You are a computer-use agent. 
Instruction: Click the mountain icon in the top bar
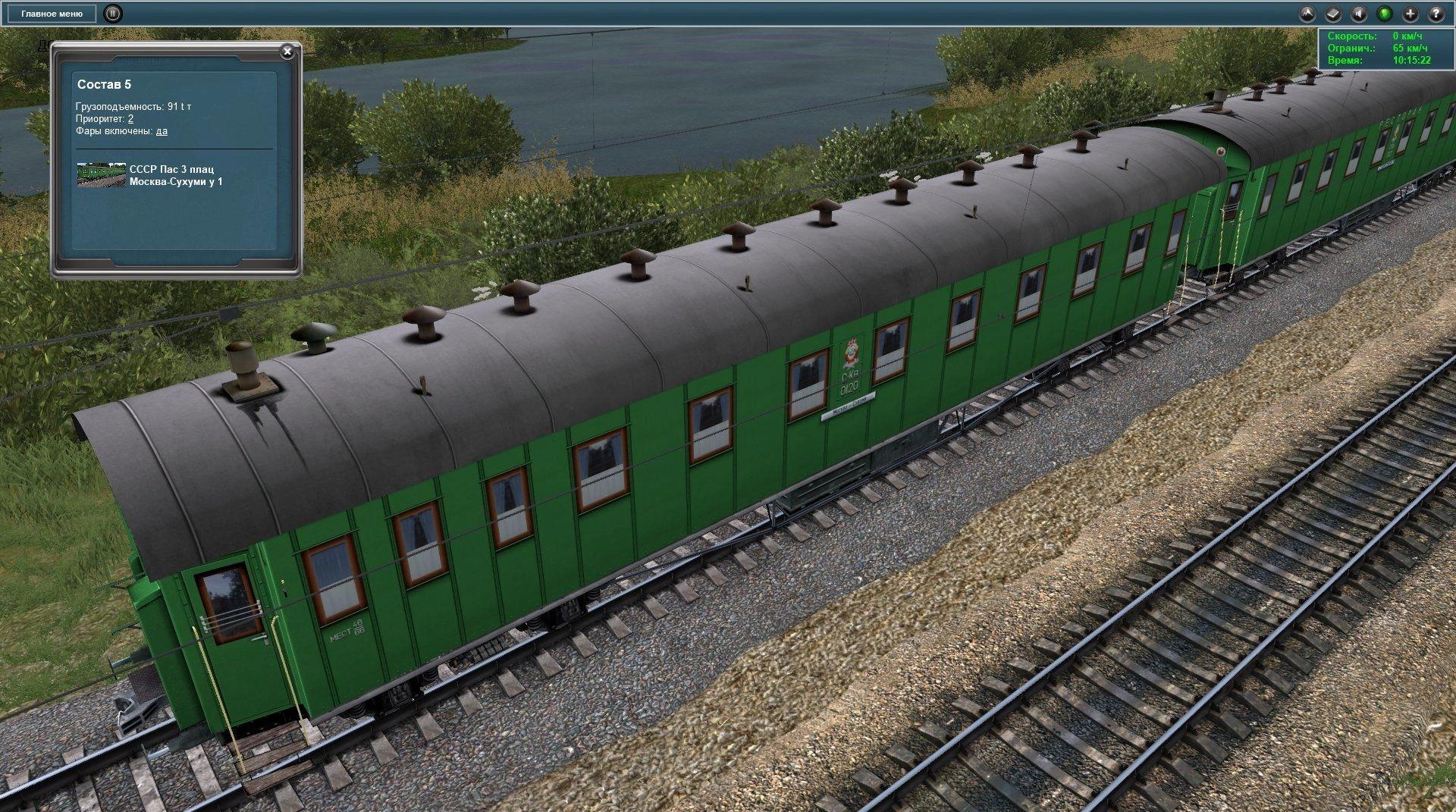[1308, 14]
